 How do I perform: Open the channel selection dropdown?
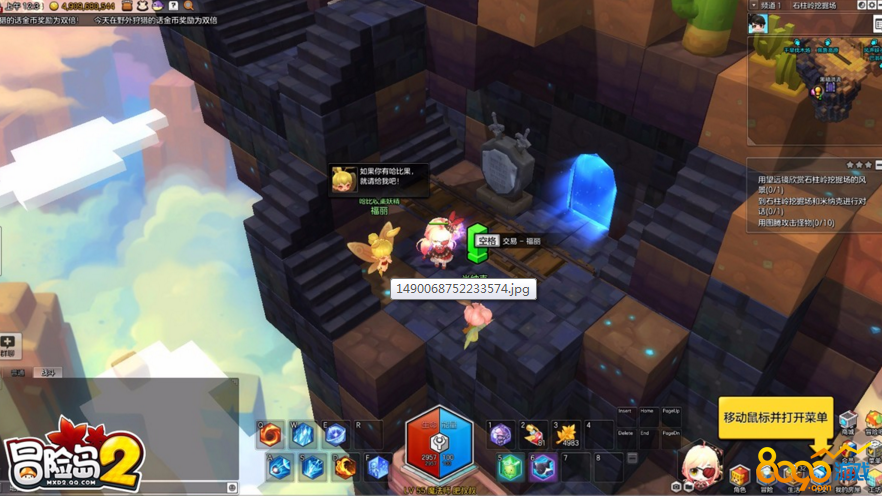pos(754,6)
